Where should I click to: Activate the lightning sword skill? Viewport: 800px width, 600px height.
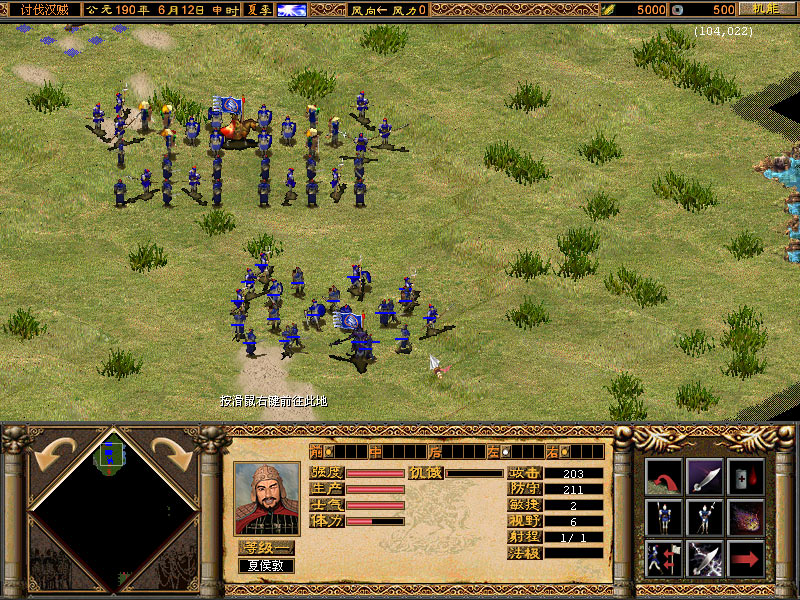705,558
